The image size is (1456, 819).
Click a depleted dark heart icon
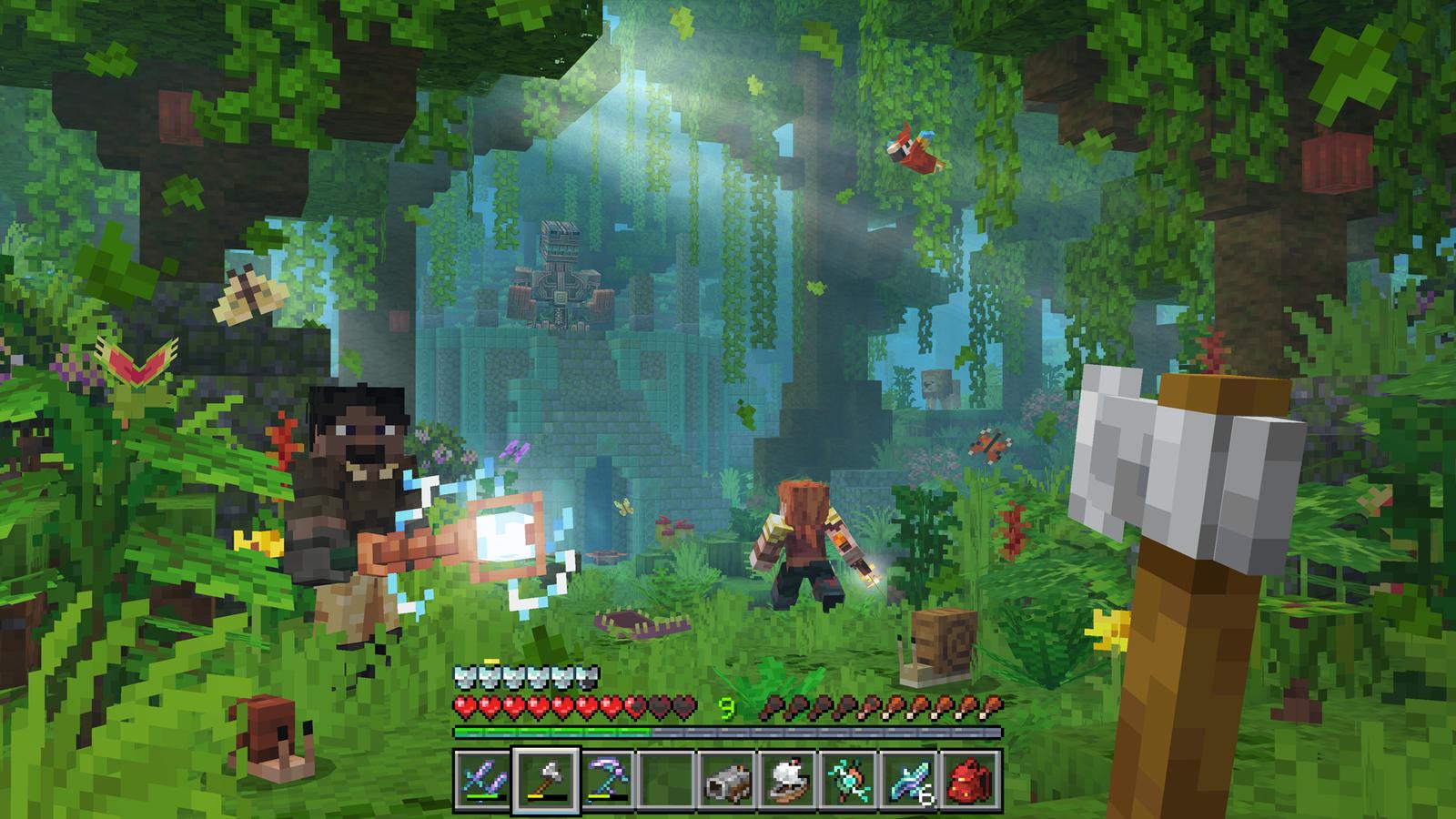pyautogui.click(x=657, y=706)
